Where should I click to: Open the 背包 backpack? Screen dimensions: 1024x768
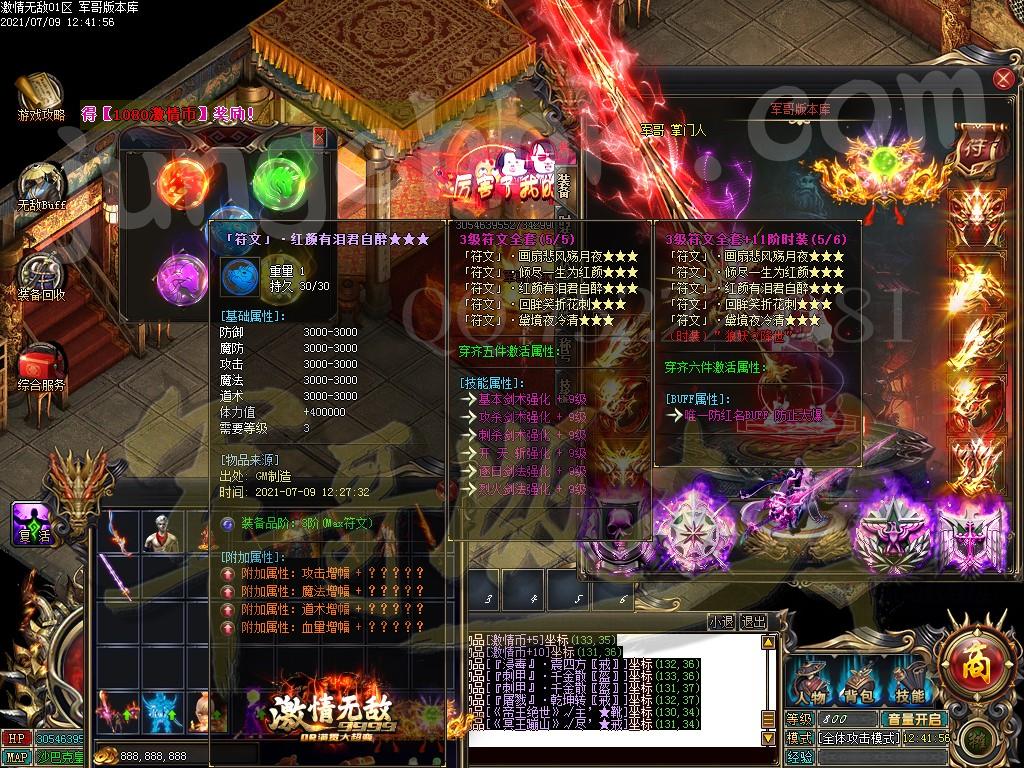coord(859,686)
